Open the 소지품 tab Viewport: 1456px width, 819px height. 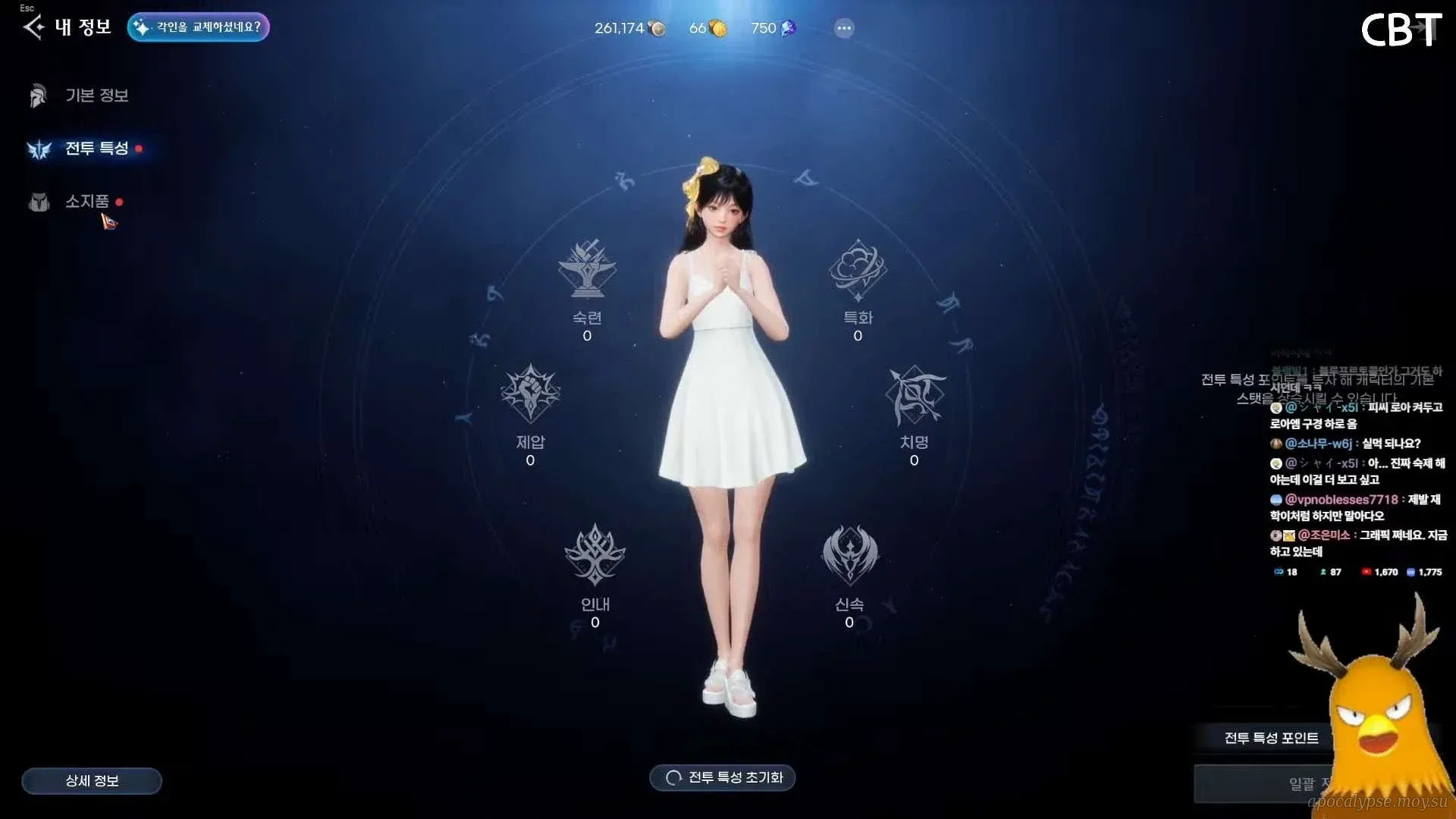86,202
